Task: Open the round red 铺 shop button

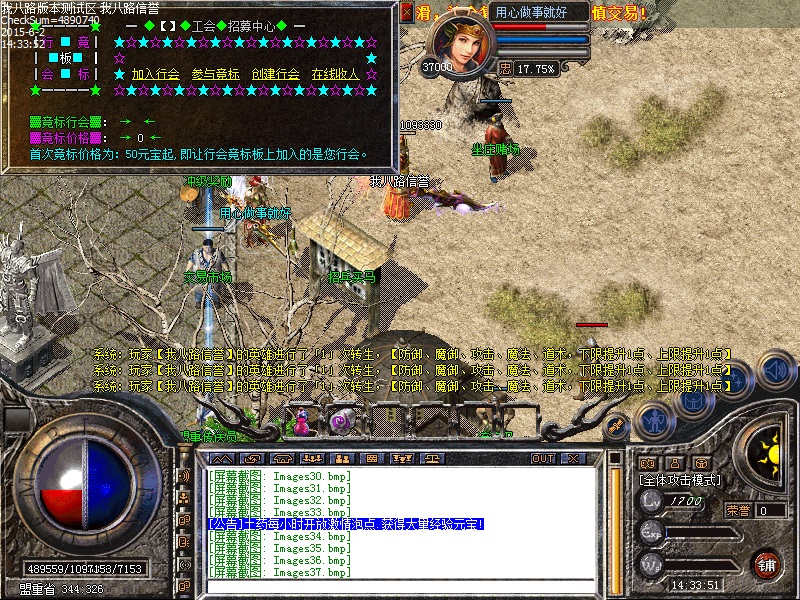Action: 768,564
